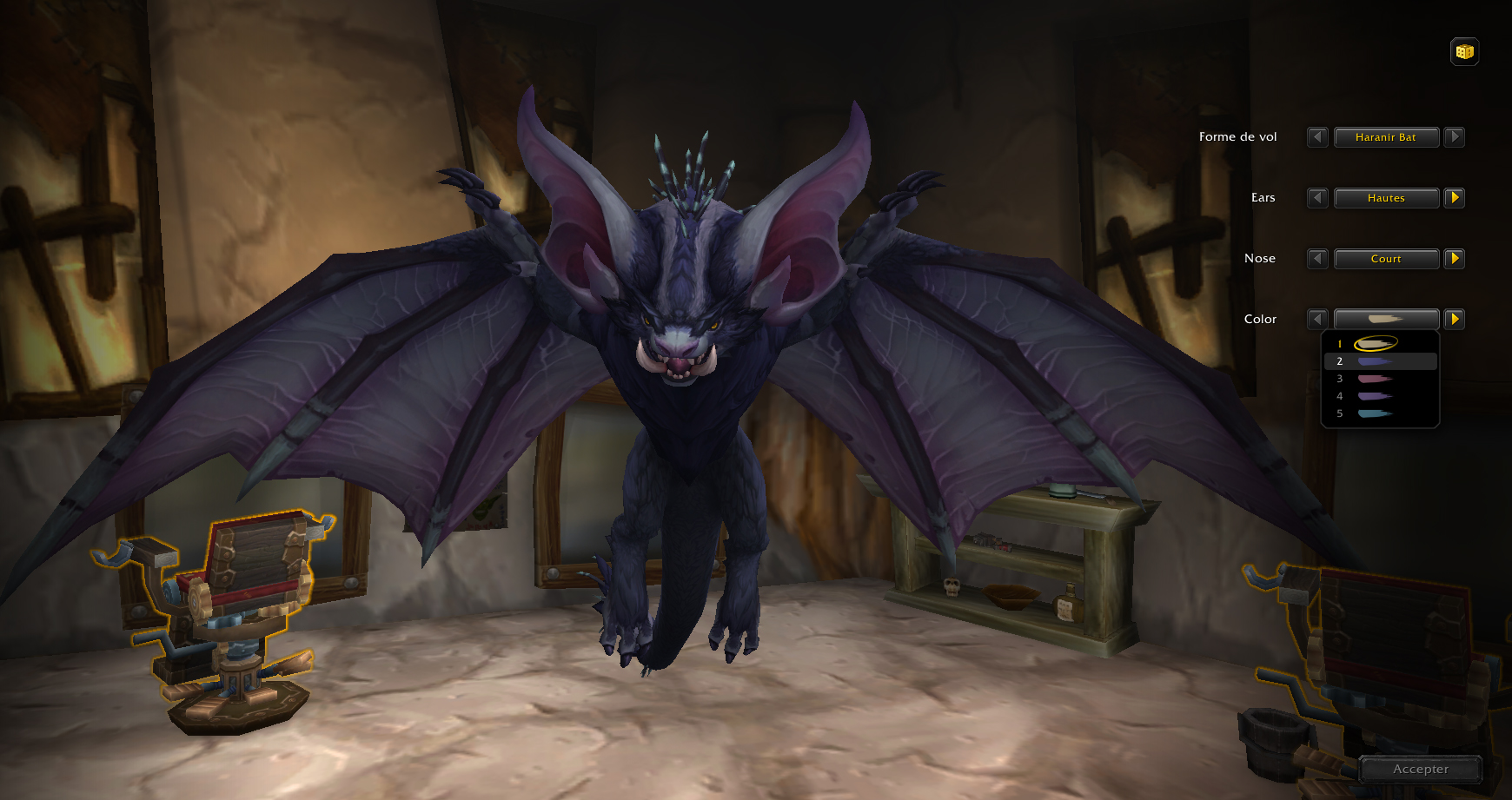Open the Haranir Bat flight form dropdown

coord(1386,137)
